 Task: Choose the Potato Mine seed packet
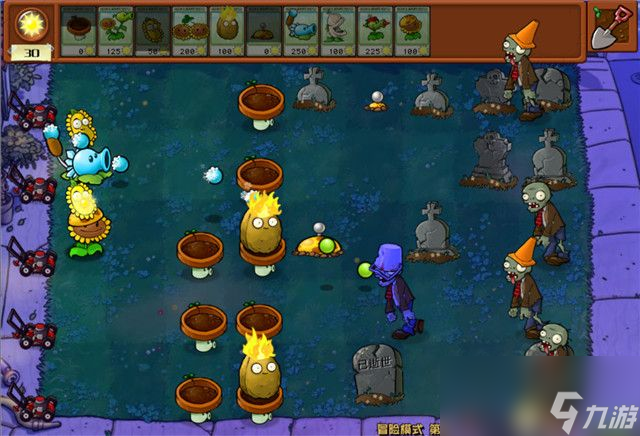[x=263, y=30]
